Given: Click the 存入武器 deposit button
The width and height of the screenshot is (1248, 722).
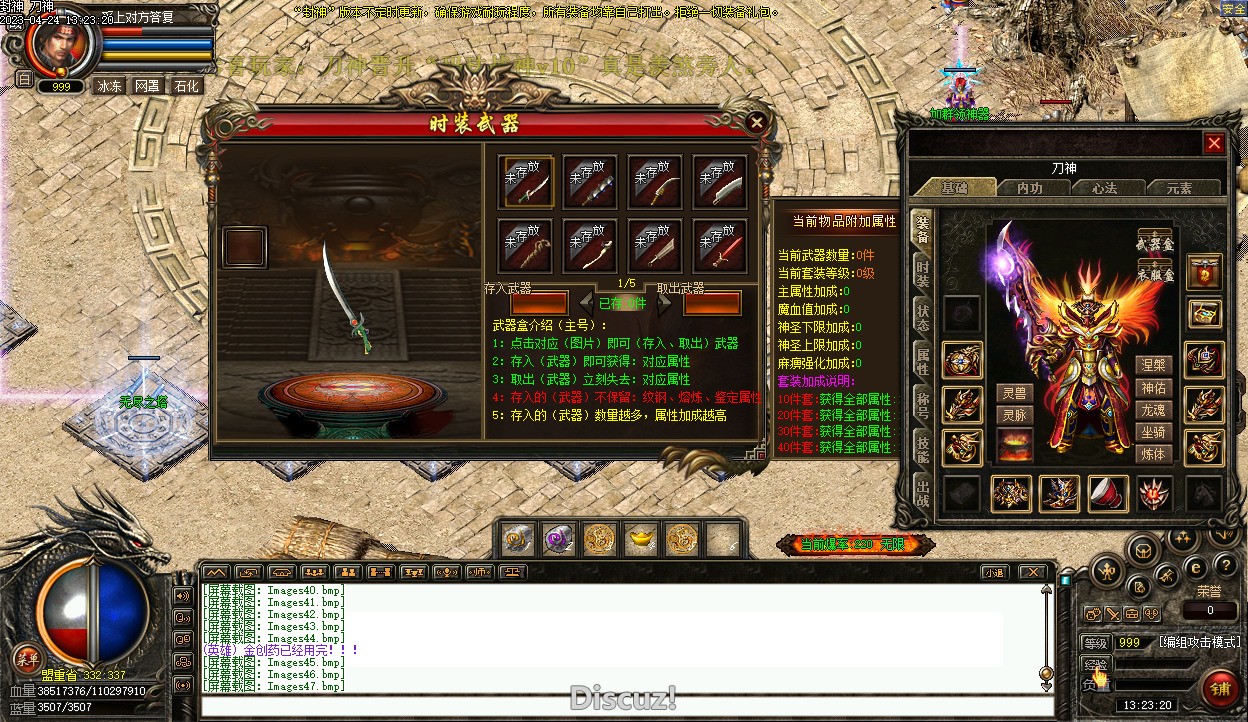Looking at the screenshot, I should tap(539, 303).
